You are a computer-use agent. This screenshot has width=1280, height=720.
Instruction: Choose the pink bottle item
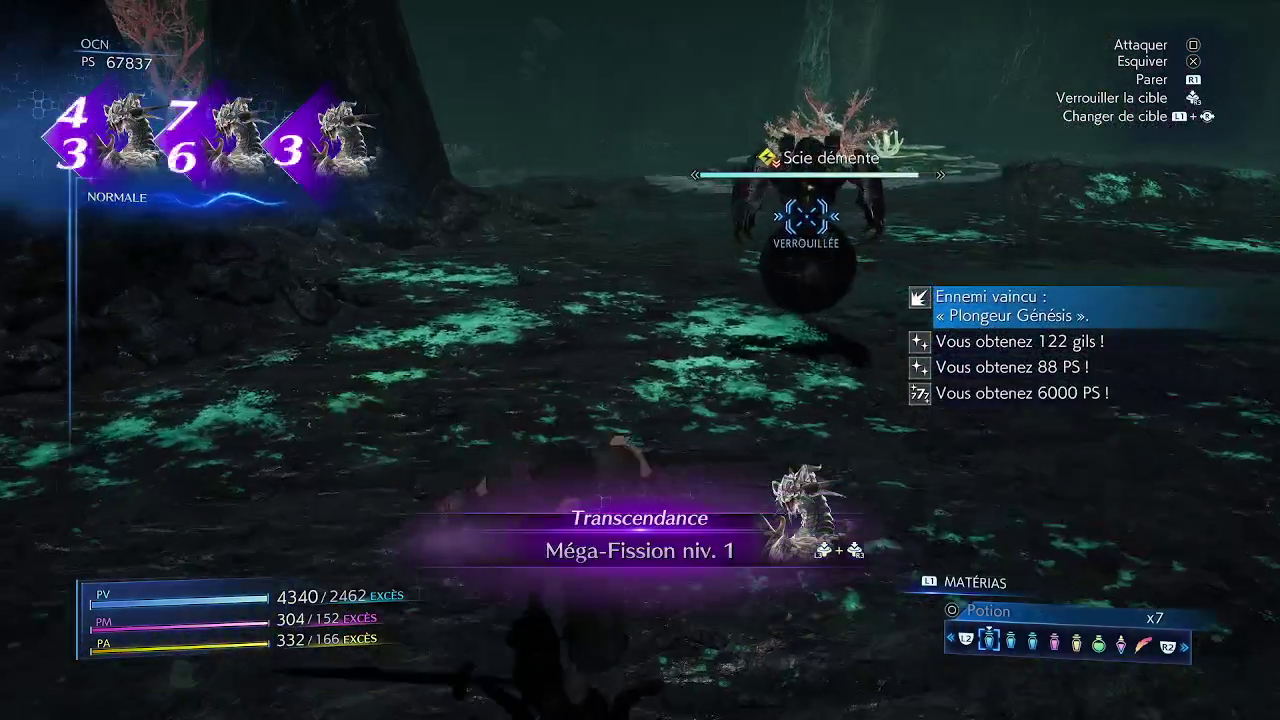[x=1054, y=643]
